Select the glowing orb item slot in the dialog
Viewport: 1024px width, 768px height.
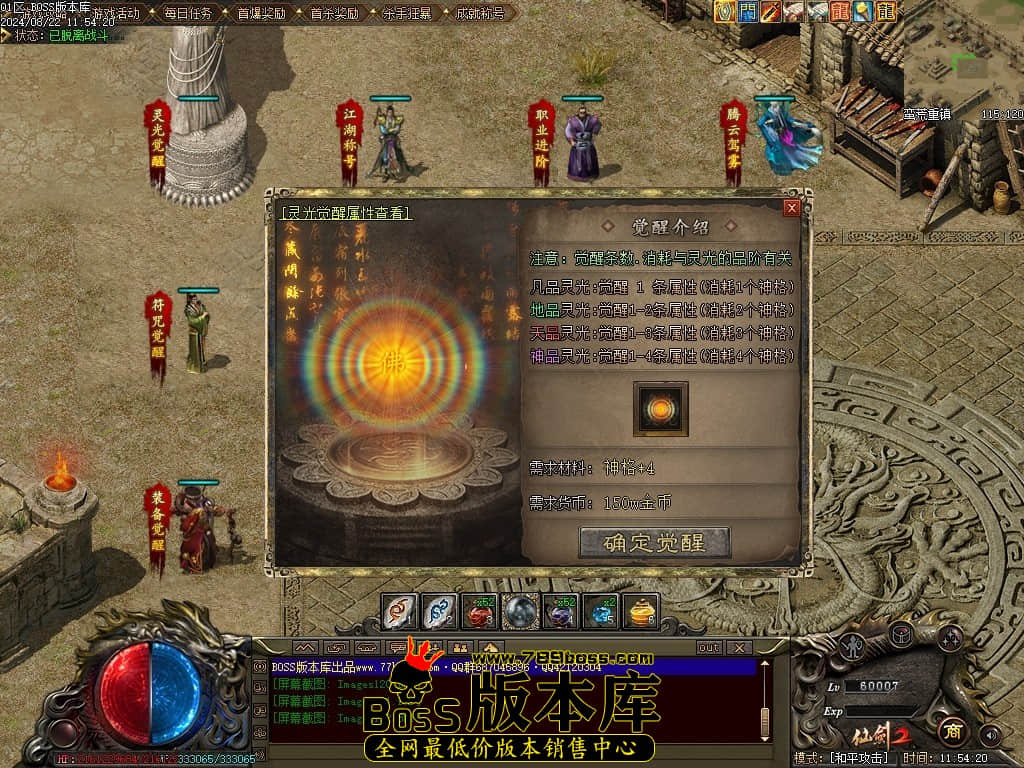(x=660, y=410)
